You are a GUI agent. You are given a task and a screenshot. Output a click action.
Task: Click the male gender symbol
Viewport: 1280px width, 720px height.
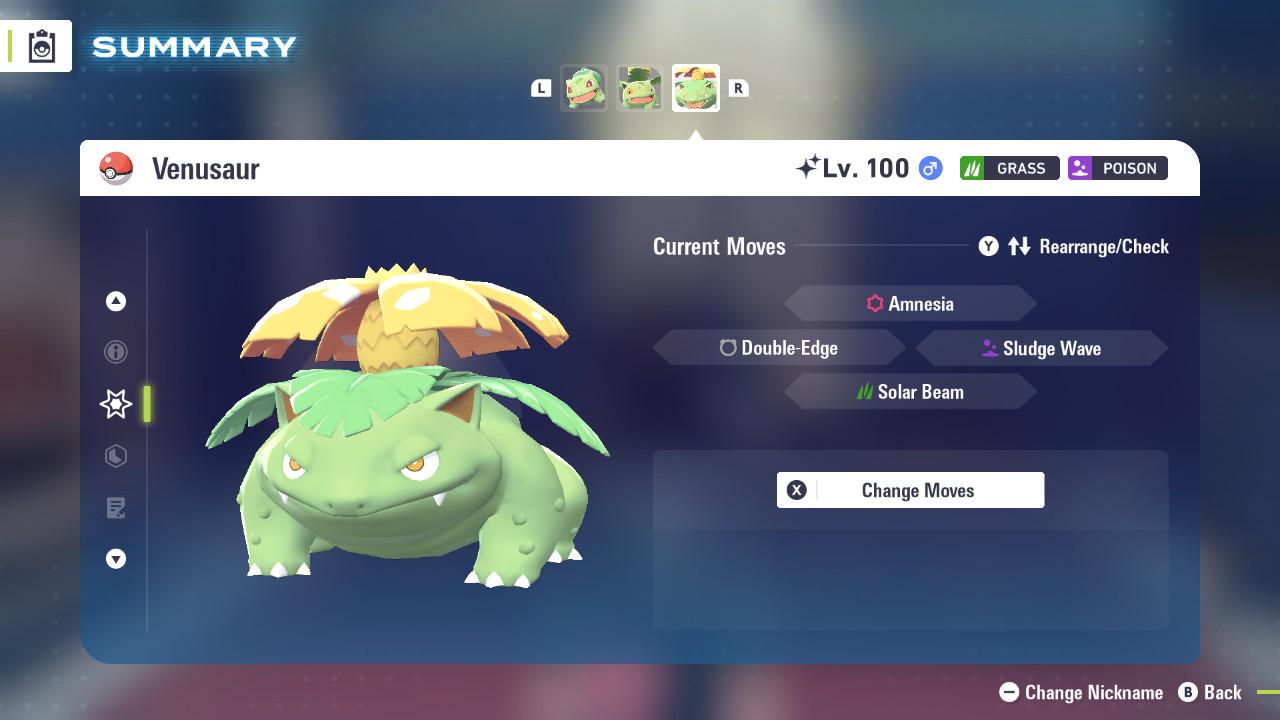coord(926,168)
